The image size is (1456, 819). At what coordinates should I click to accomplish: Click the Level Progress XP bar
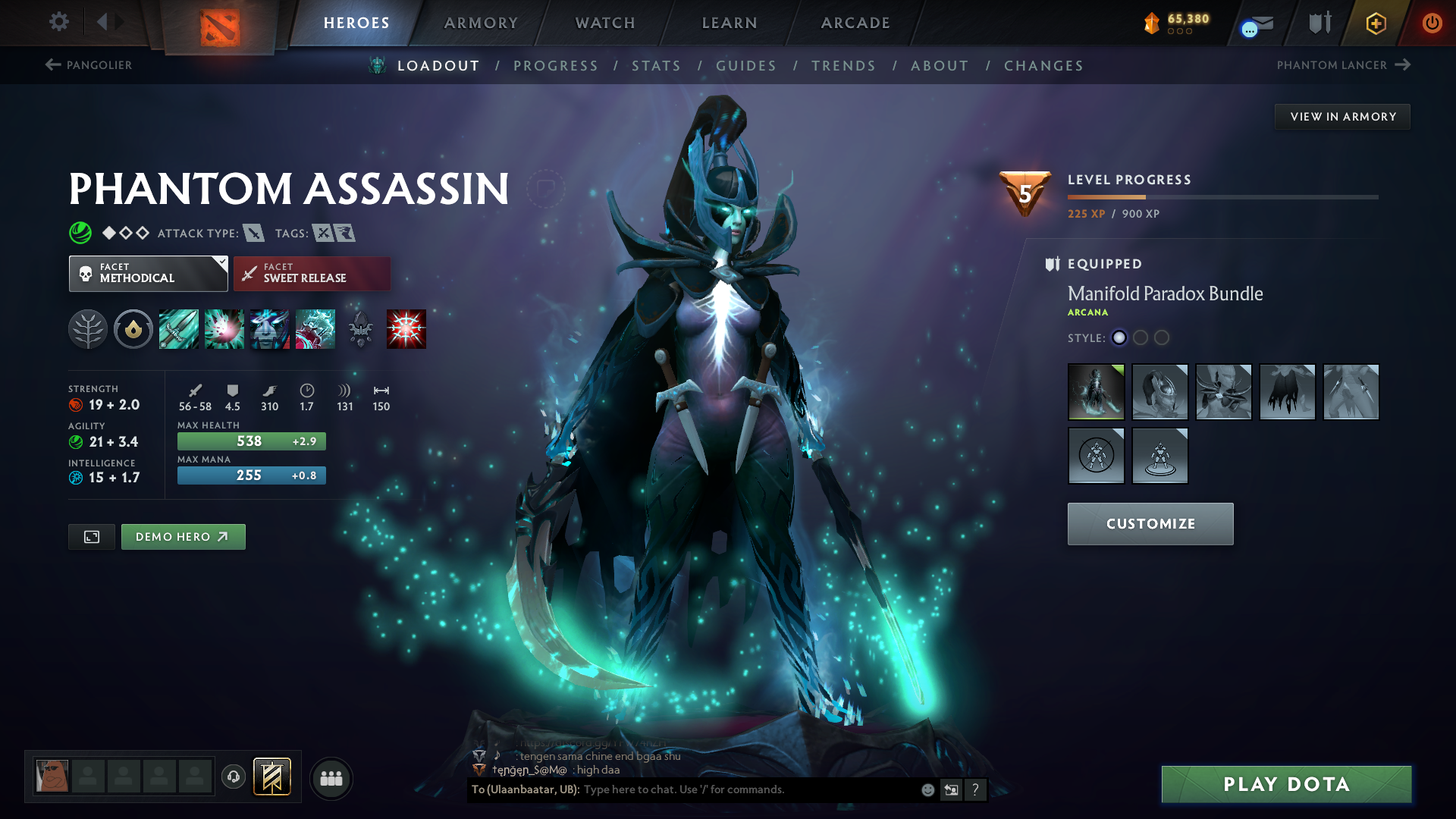pyautogui.click(x=1222, y=197)
